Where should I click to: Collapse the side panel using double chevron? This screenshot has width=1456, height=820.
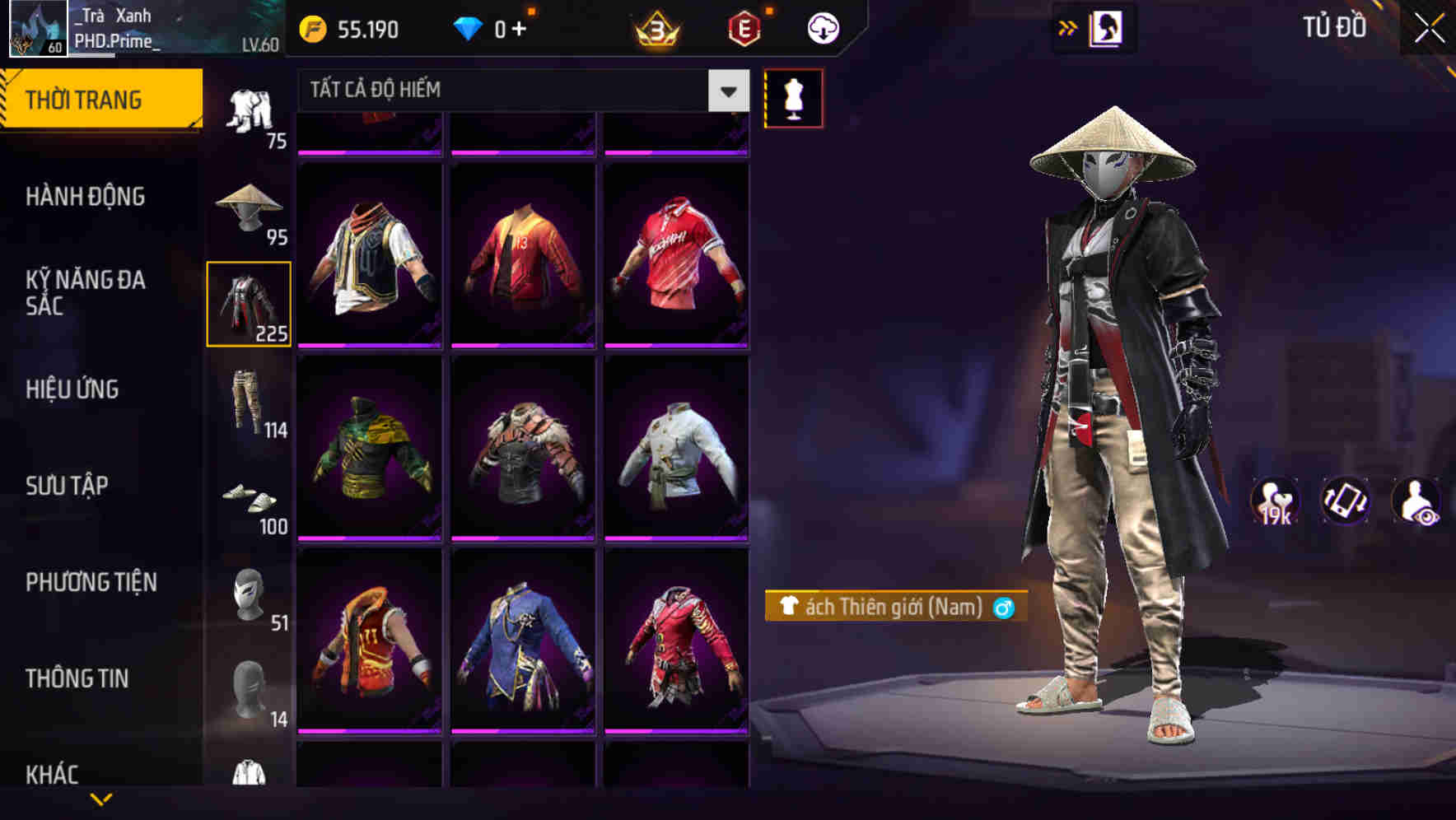pos(1068,26)
